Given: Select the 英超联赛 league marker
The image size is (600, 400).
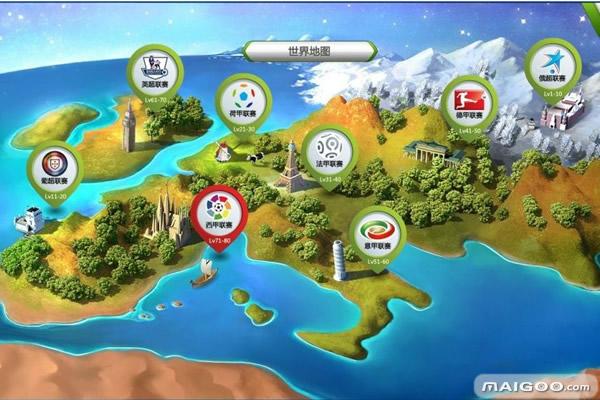Looking at the screenshot, I should (155, 73).
